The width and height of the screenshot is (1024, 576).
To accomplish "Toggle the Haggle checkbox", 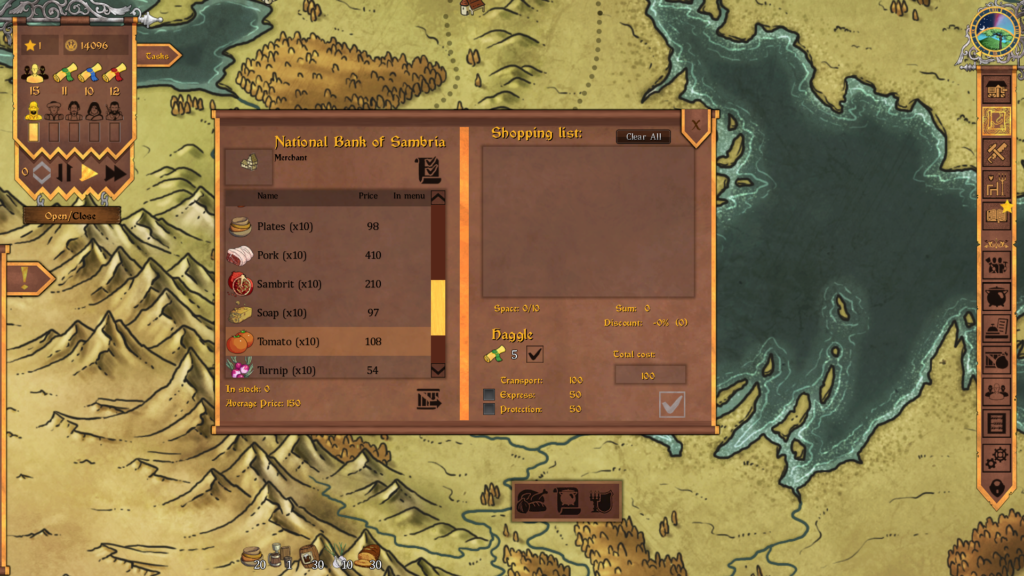I will tap(535, 353).
